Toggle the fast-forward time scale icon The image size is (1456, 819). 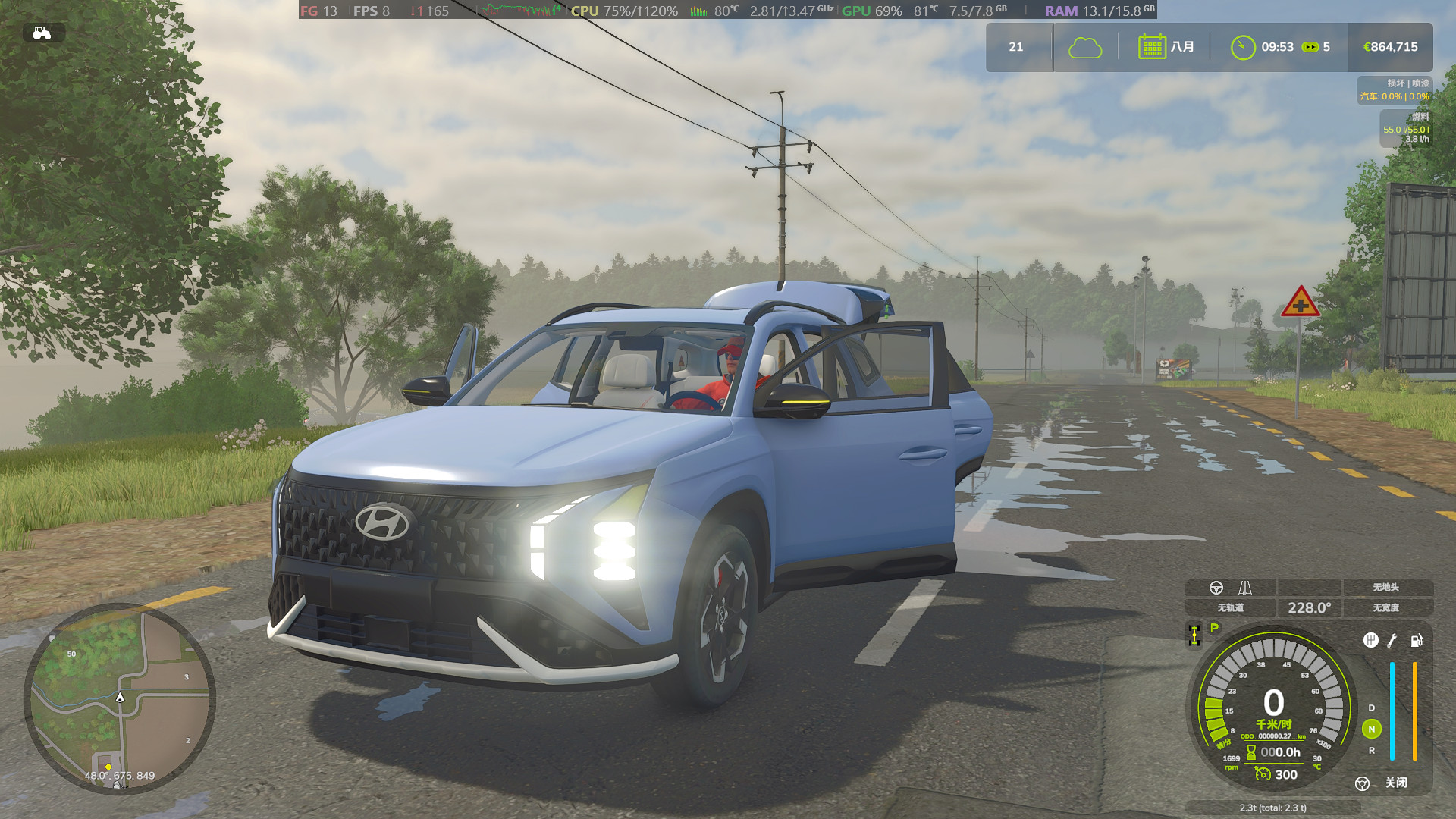(x=1310, y=47)
